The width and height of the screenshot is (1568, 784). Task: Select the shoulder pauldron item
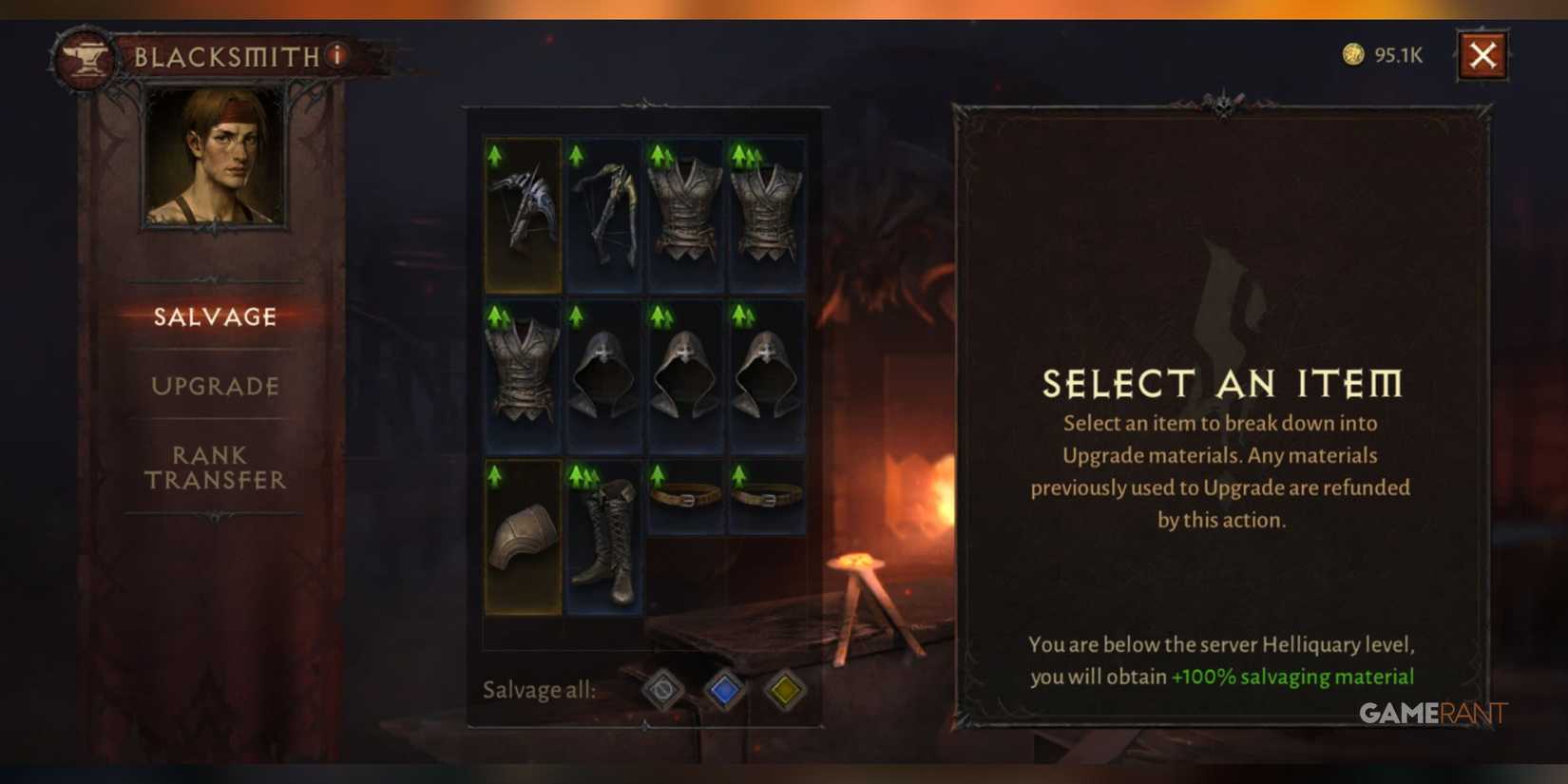[521, 537]
